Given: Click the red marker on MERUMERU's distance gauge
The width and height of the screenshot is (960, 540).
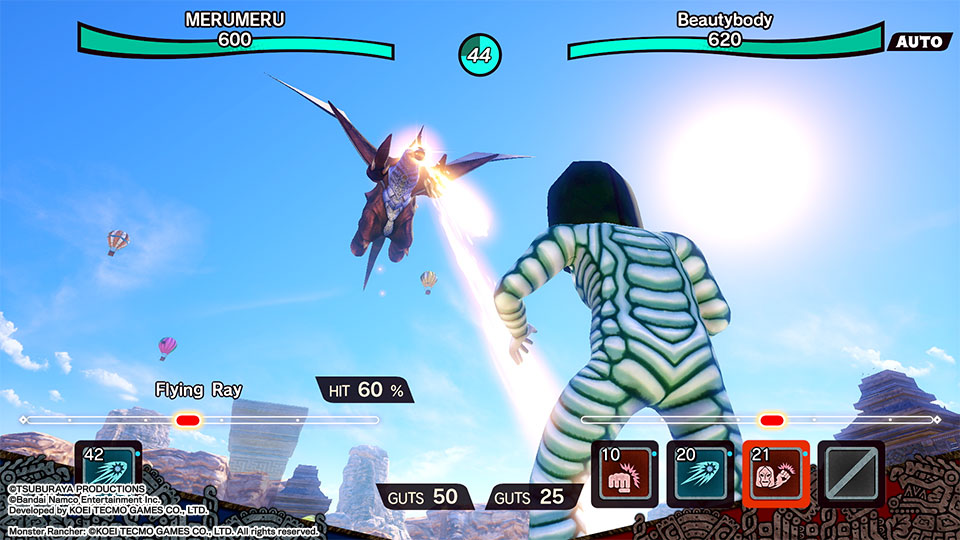Looking at the screenshot, I should coord(187,420).
